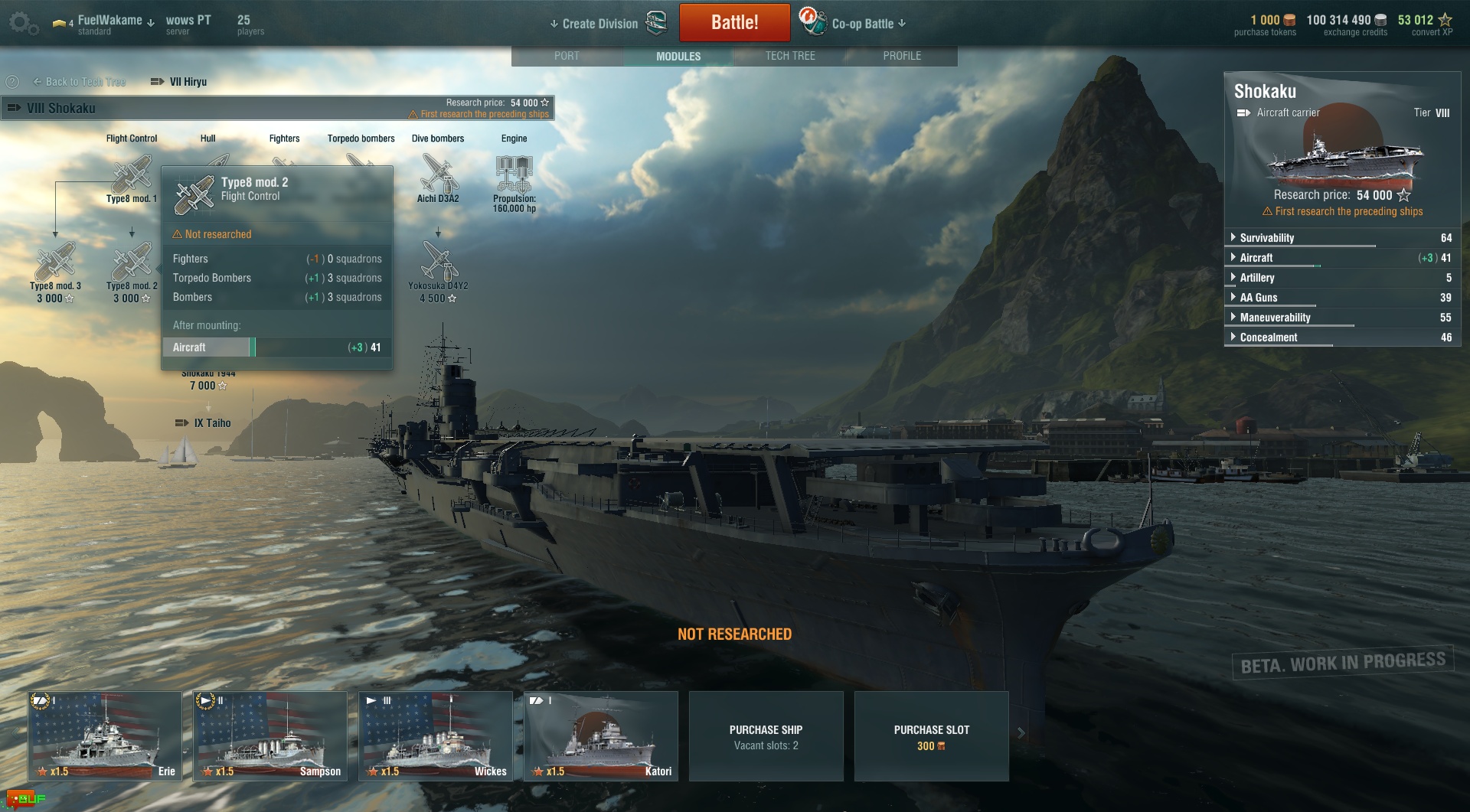Choose the Yokosuka D4Y2 dive bomber module
Image resolution: width=1470 pixels, height=812 pixels.
point(438,264)
